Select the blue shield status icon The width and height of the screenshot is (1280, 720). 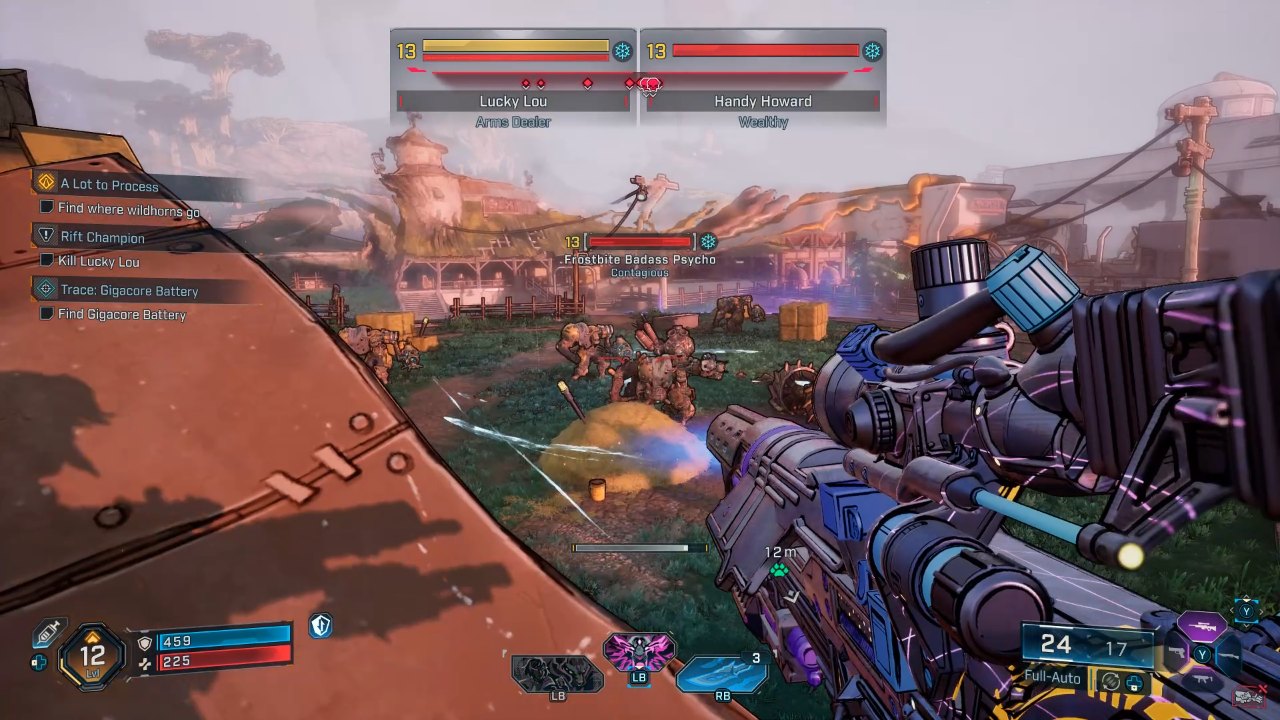pyautogui.click(x=320, y=626)
